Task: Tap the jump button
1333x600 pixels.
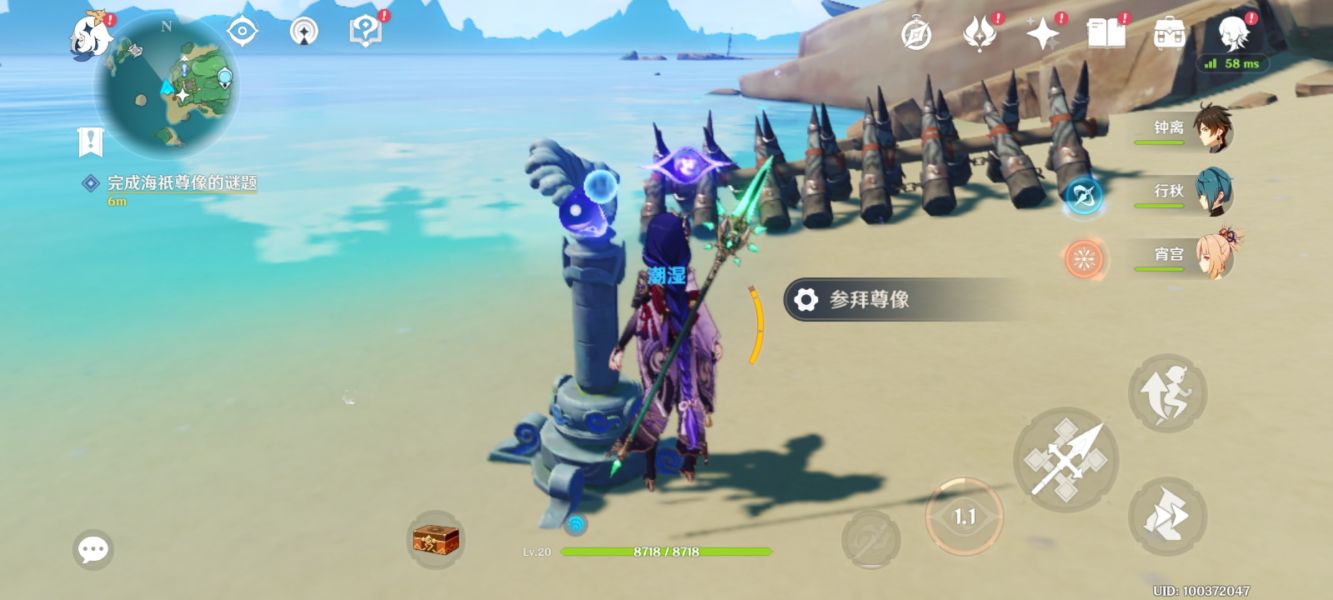Action: coord(1167,393)
